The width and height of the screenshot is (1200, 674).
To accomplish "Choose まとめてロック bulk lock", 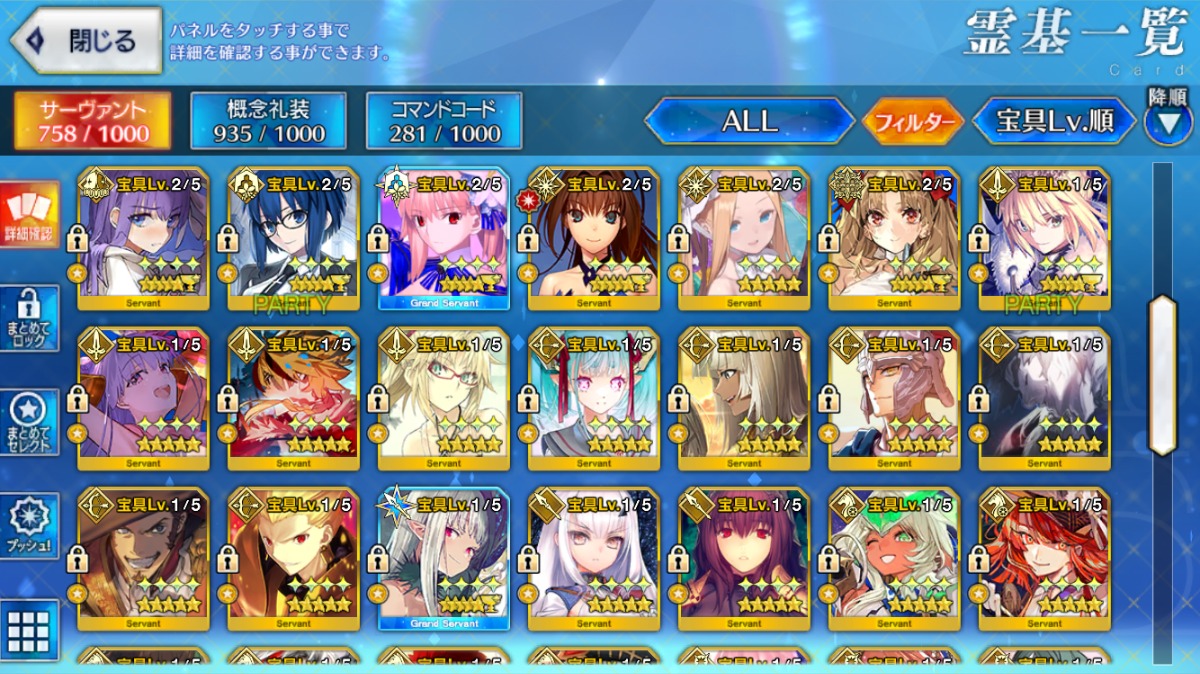I will tap(29, 318).
